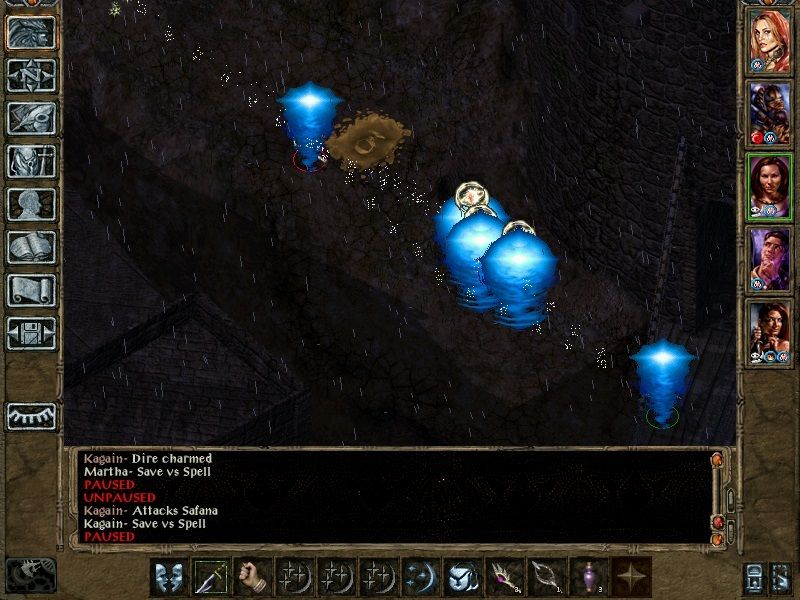Select the red-haired woman's portrait
This screenshot has width=800, height=600.
click(x=769, y=42)
